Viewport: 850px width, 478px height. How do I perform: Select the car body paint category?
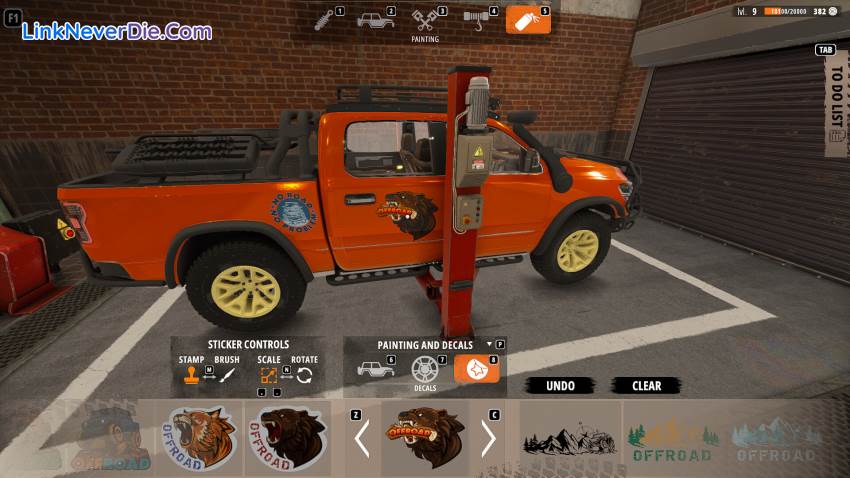click(375, 369)
